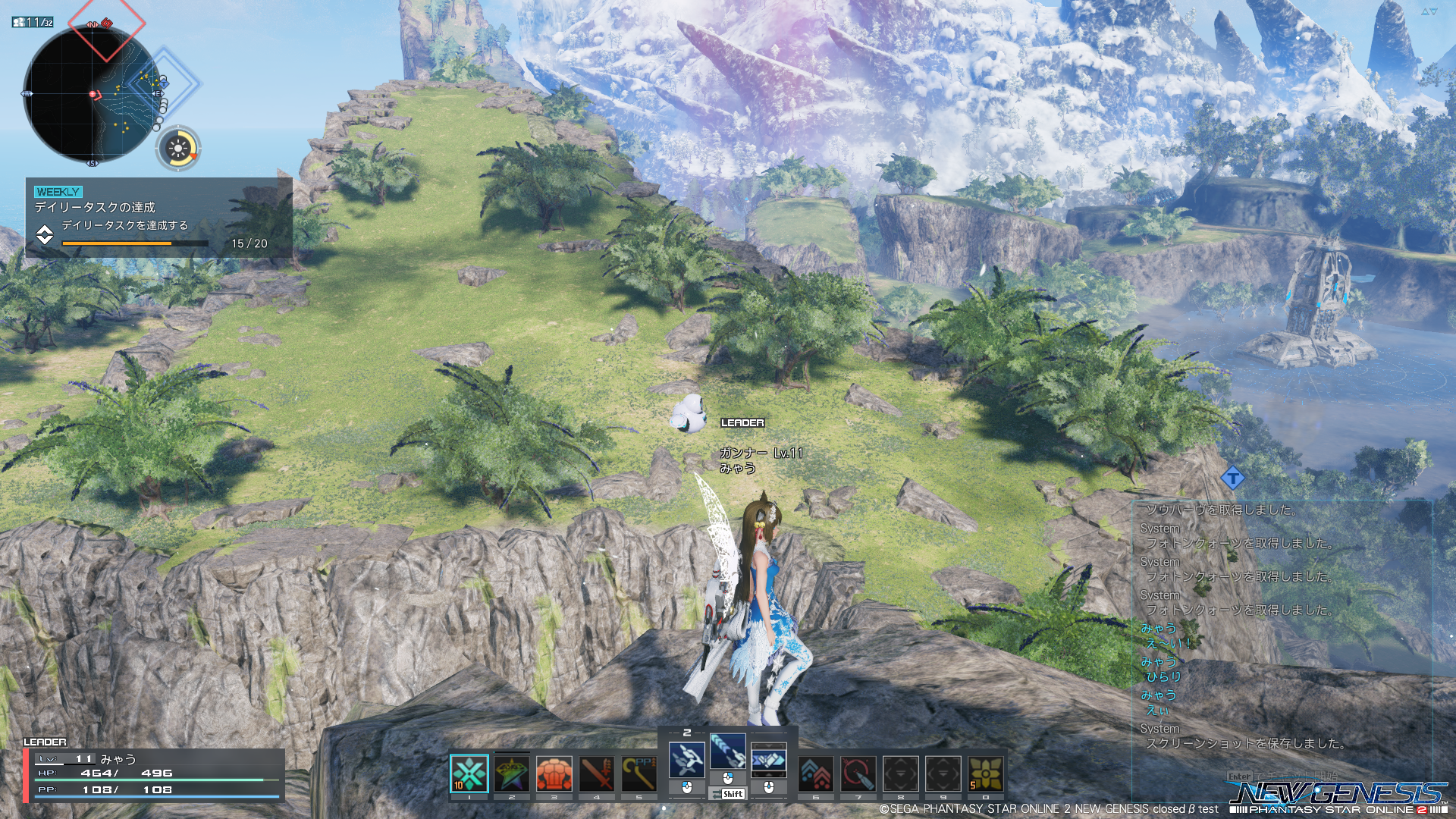
Task: Select the red target bullet skill
Action: click(858, 773)
